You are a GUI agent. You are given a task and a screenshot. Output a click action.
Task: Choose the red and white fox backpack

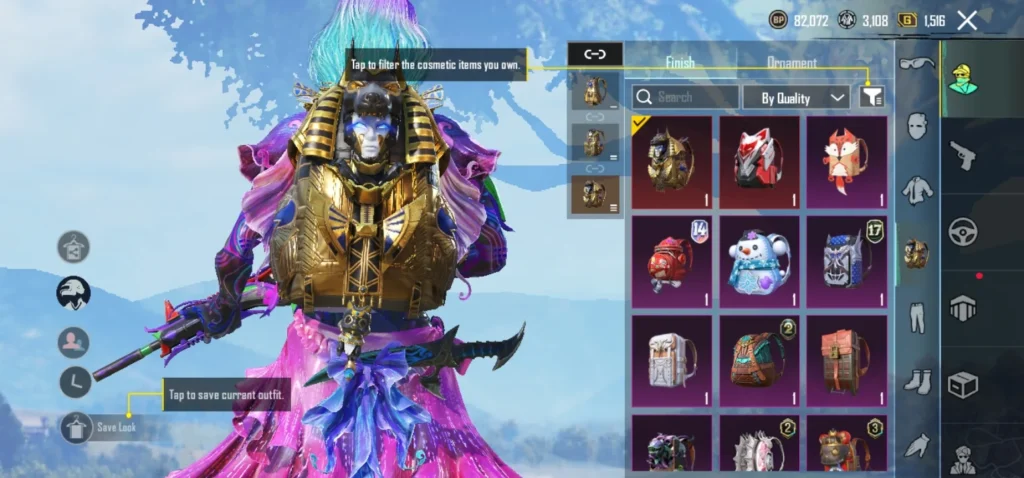(759, 161)
